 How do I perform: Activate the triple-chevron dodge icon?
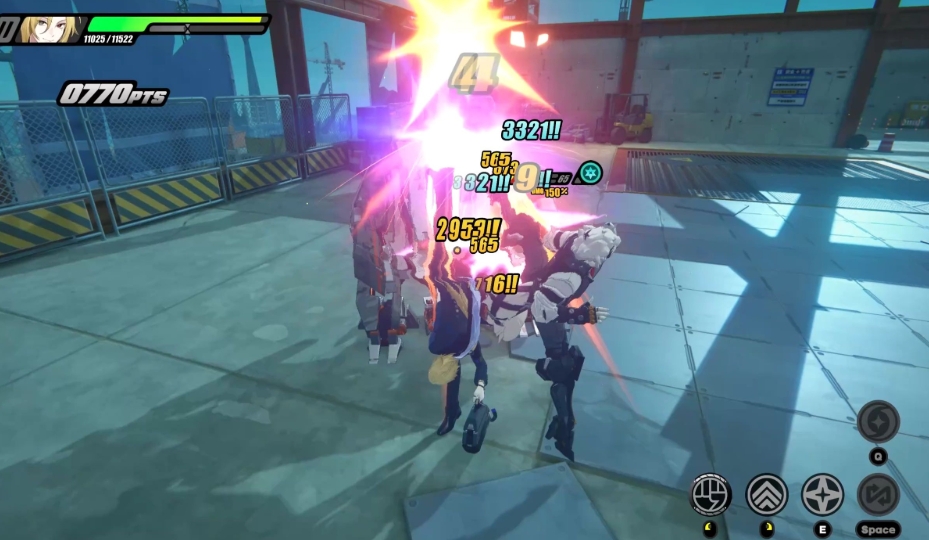[767, 494]
